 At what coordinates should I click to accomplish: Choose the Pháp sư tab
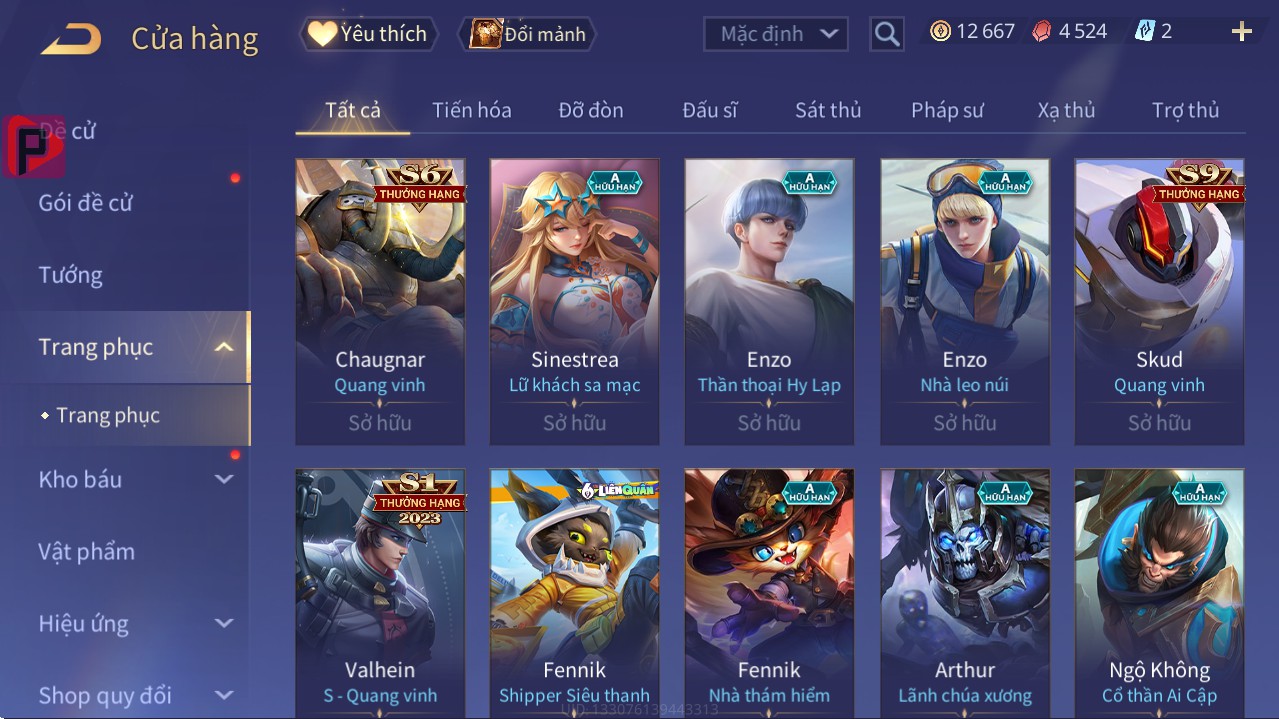[x=947, y=110]
